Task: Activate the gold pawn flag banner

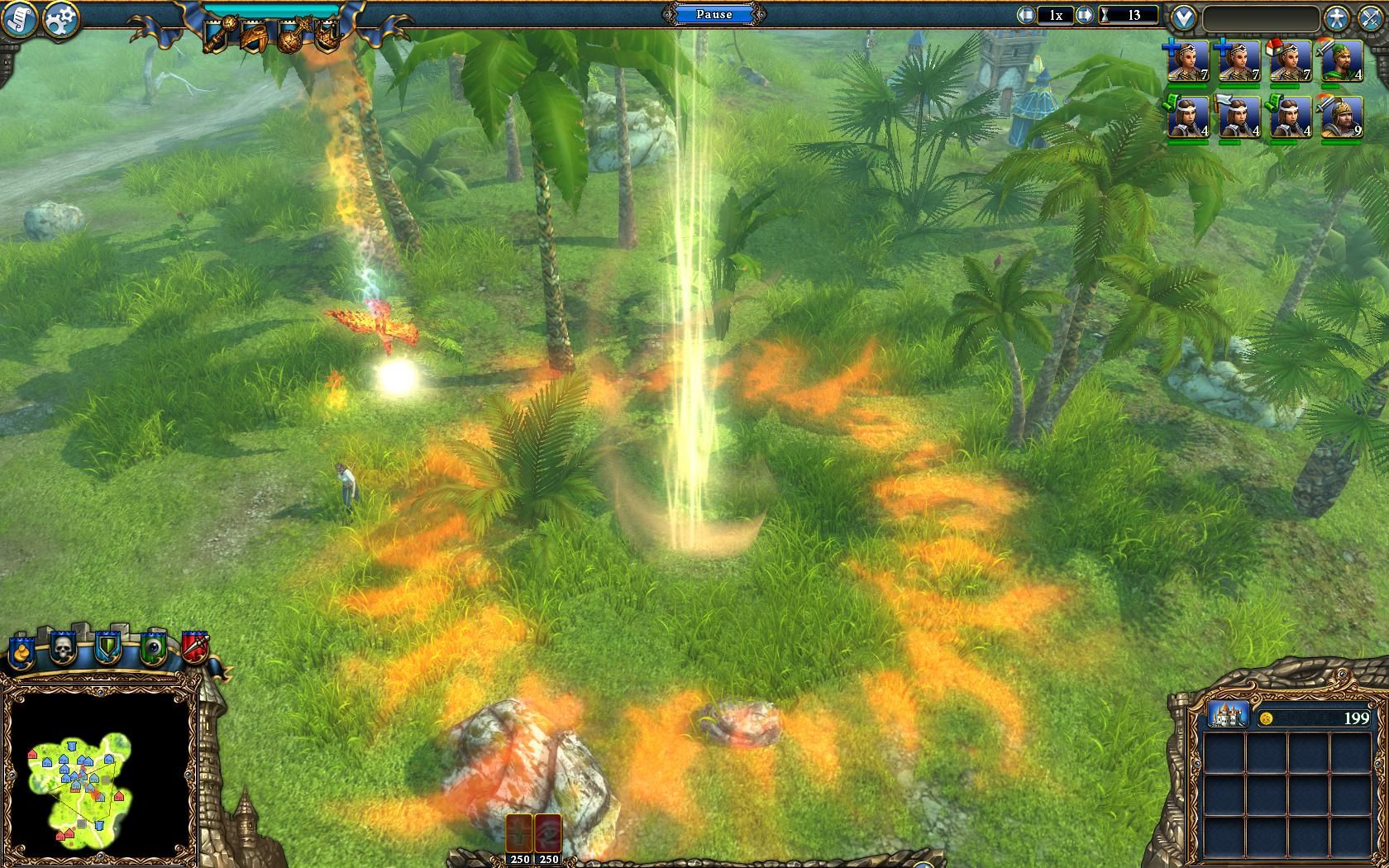Action: coord(21,650)
